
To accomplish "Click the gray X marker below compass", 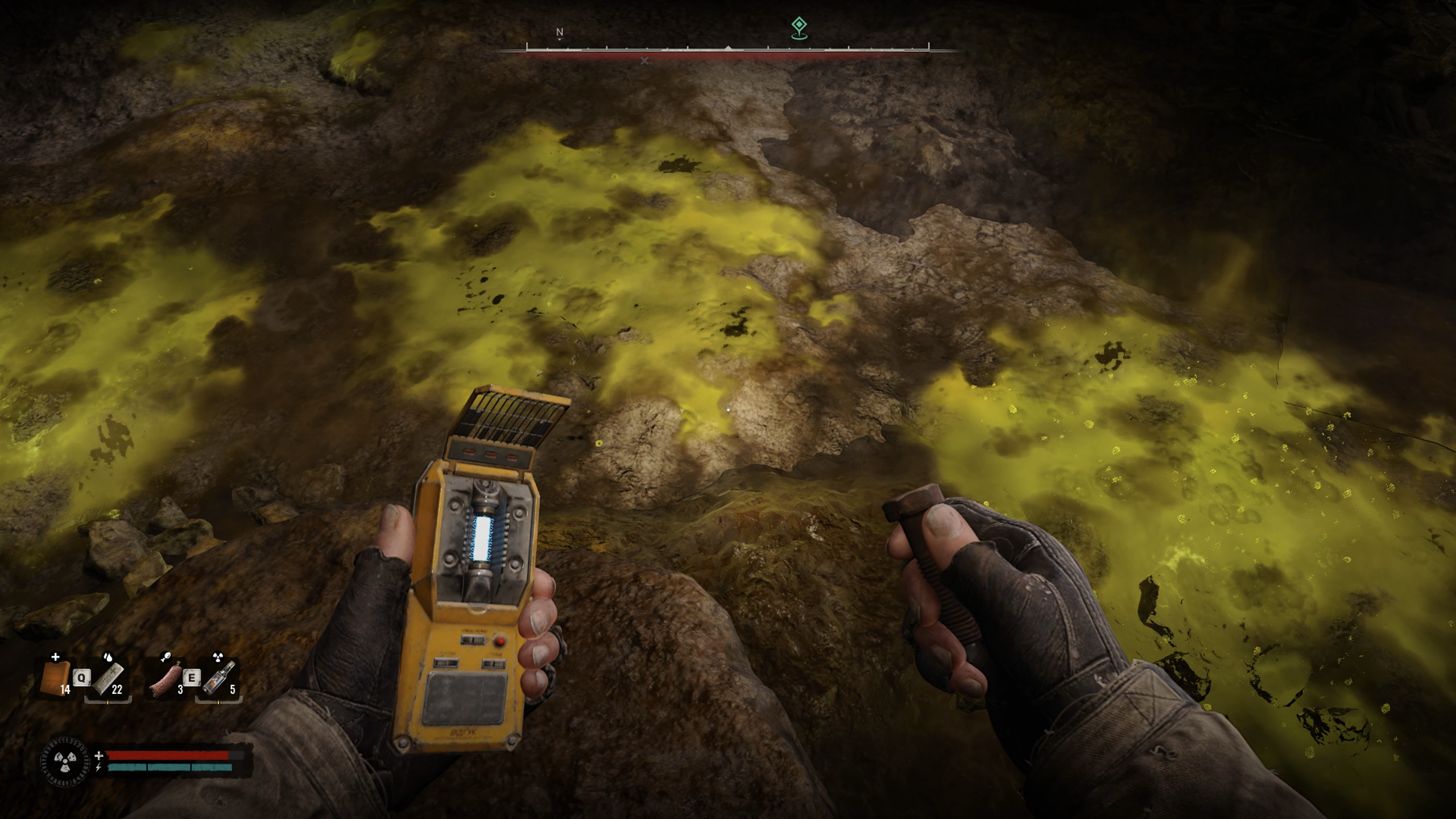I will click(644, 61).
